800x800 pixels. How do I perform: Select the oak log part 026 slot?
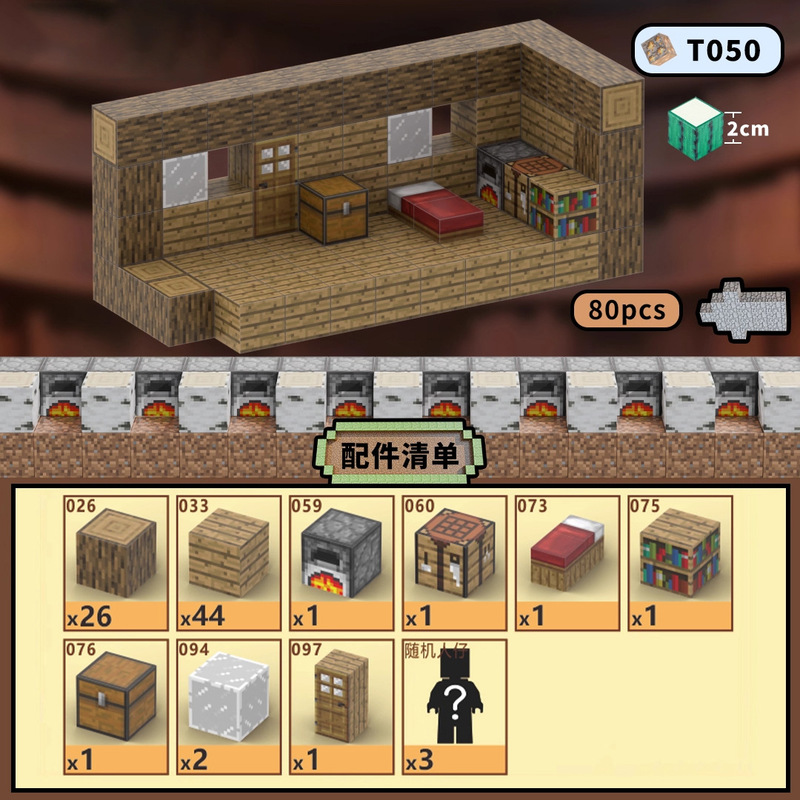click(x=115, y=562)
